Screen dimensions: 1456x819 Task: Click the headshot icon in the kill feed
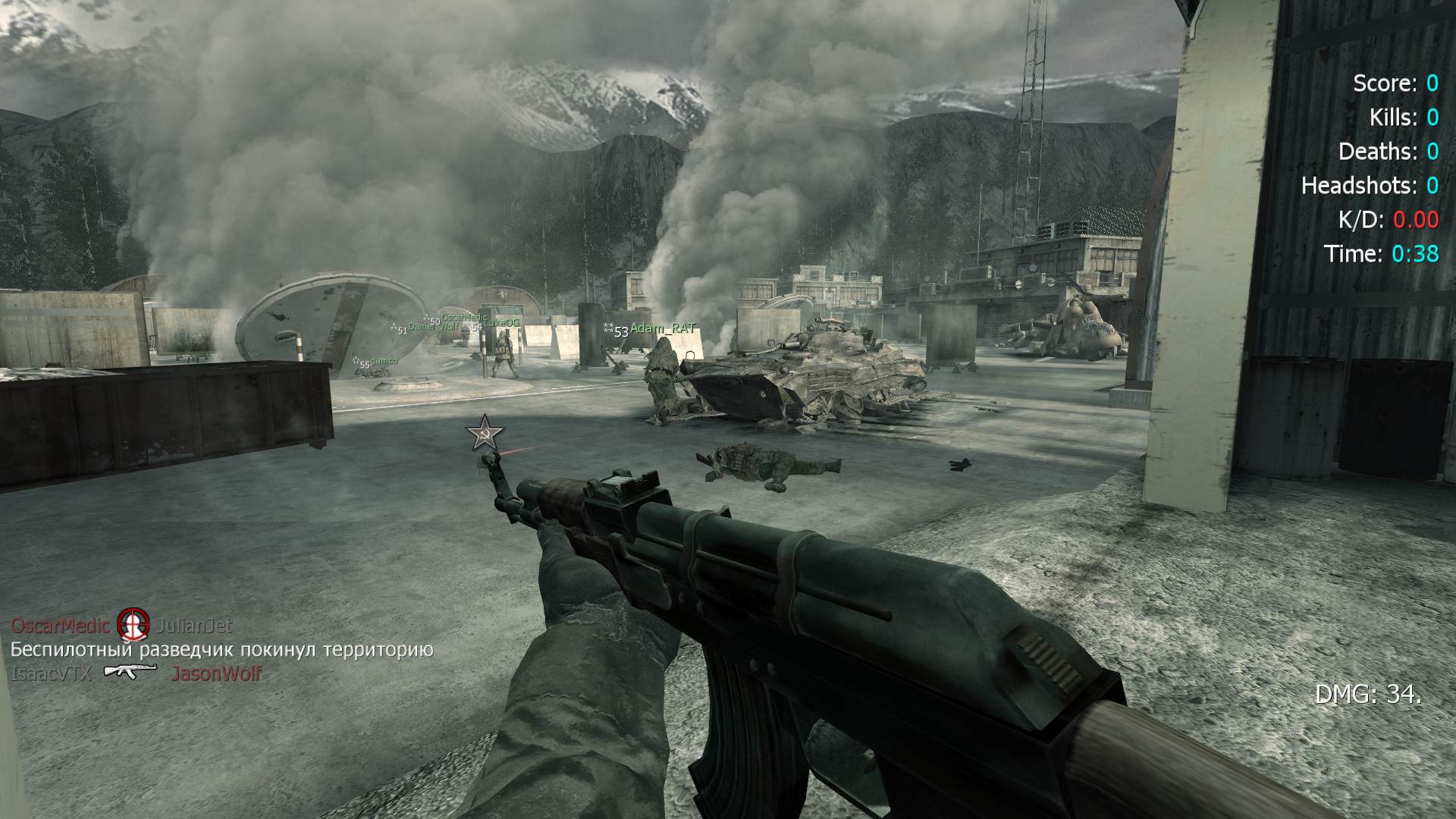pyautogui.click(x=133, y=626)
